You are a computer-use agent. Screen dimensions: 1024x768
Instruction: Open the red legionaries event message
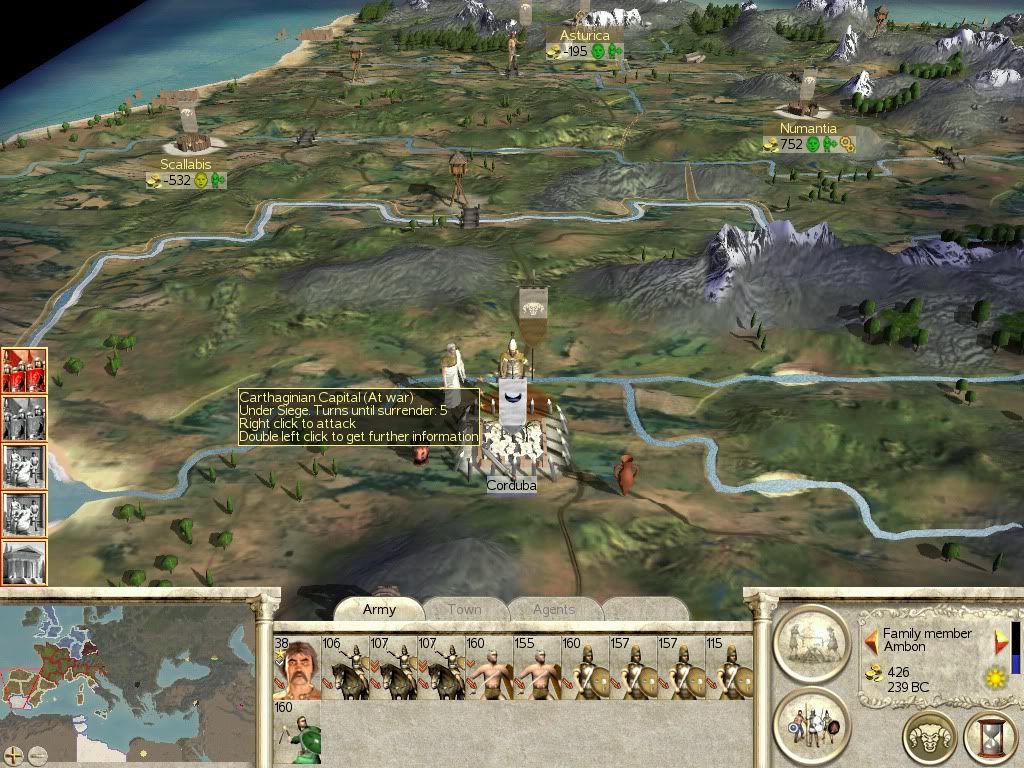pyautogui.click(x=24, y=370)
